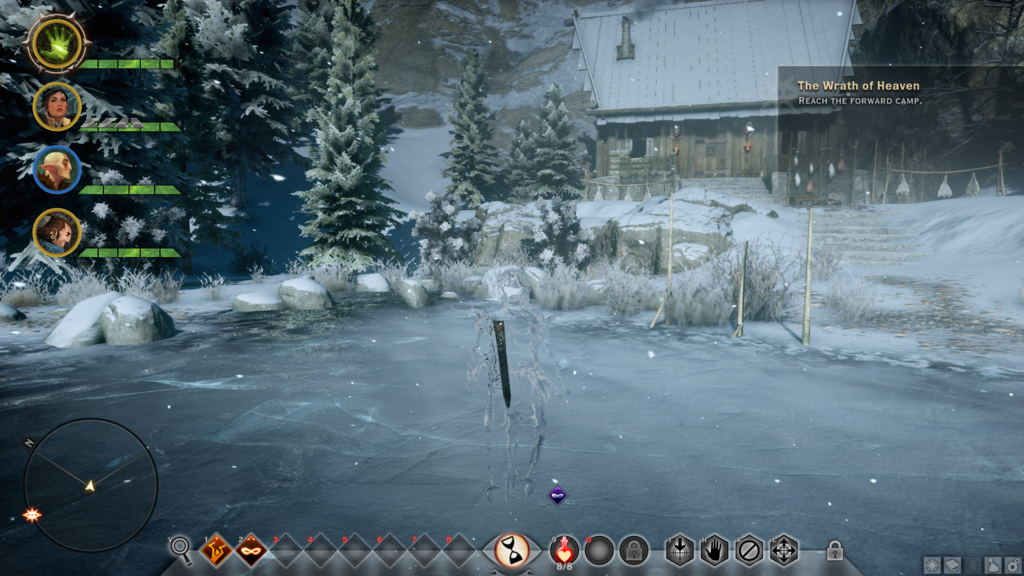Image resolution: width=1024 pixels, height=576 pixels.
Task: Drink the red health potion
Action: [565, 549]
